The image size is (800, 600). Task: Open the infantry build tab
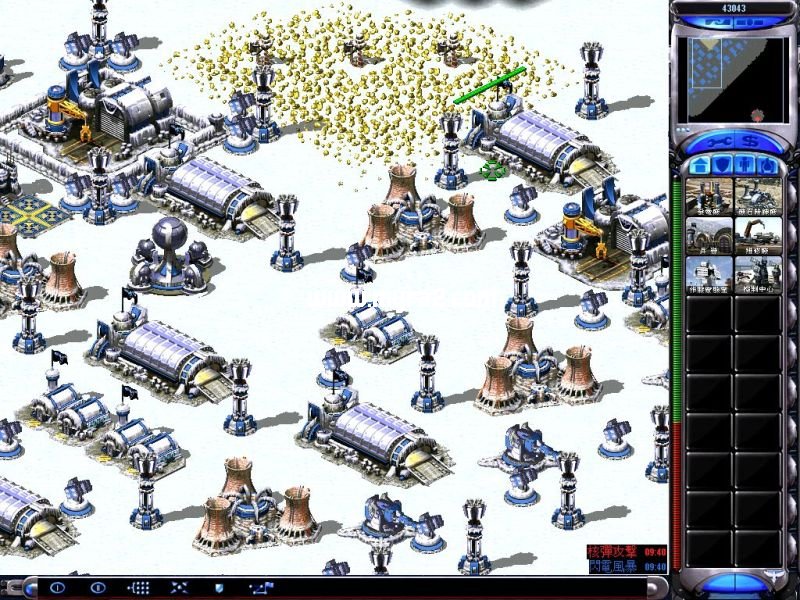(744, 164)
